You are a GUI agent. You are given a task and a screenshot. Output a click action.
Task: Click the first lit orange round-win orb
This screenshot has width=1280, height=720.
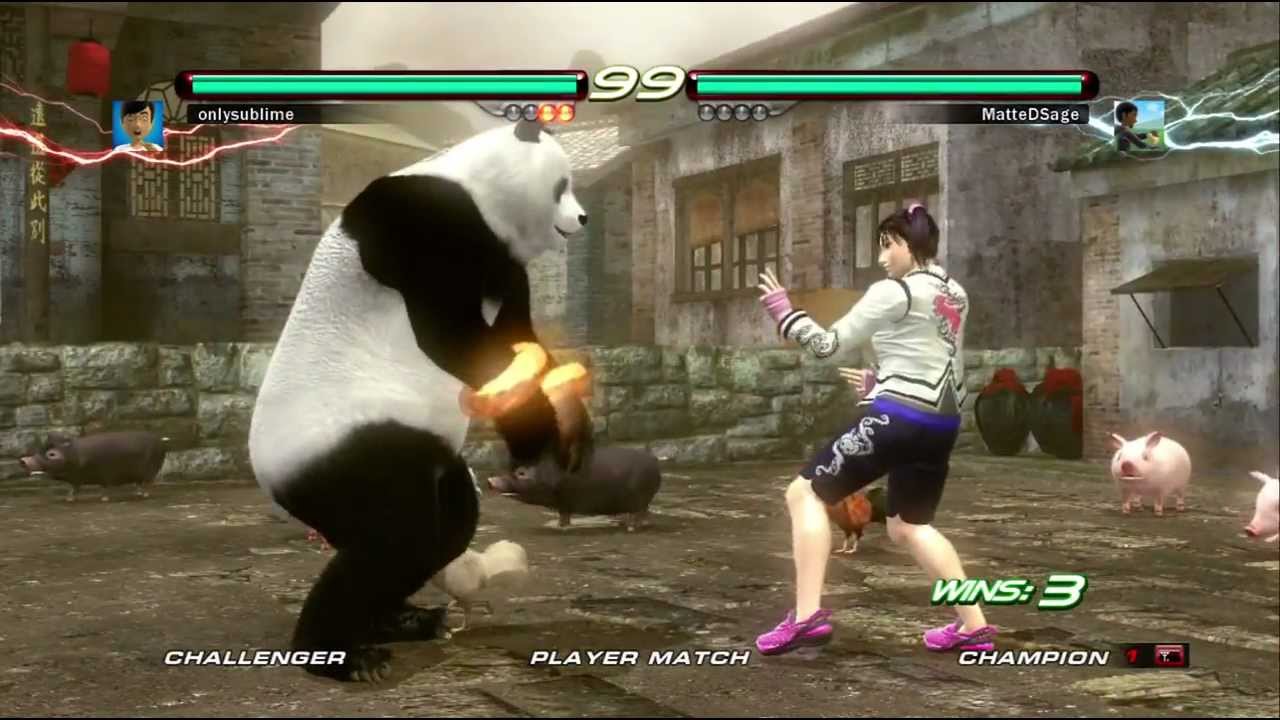546,112
